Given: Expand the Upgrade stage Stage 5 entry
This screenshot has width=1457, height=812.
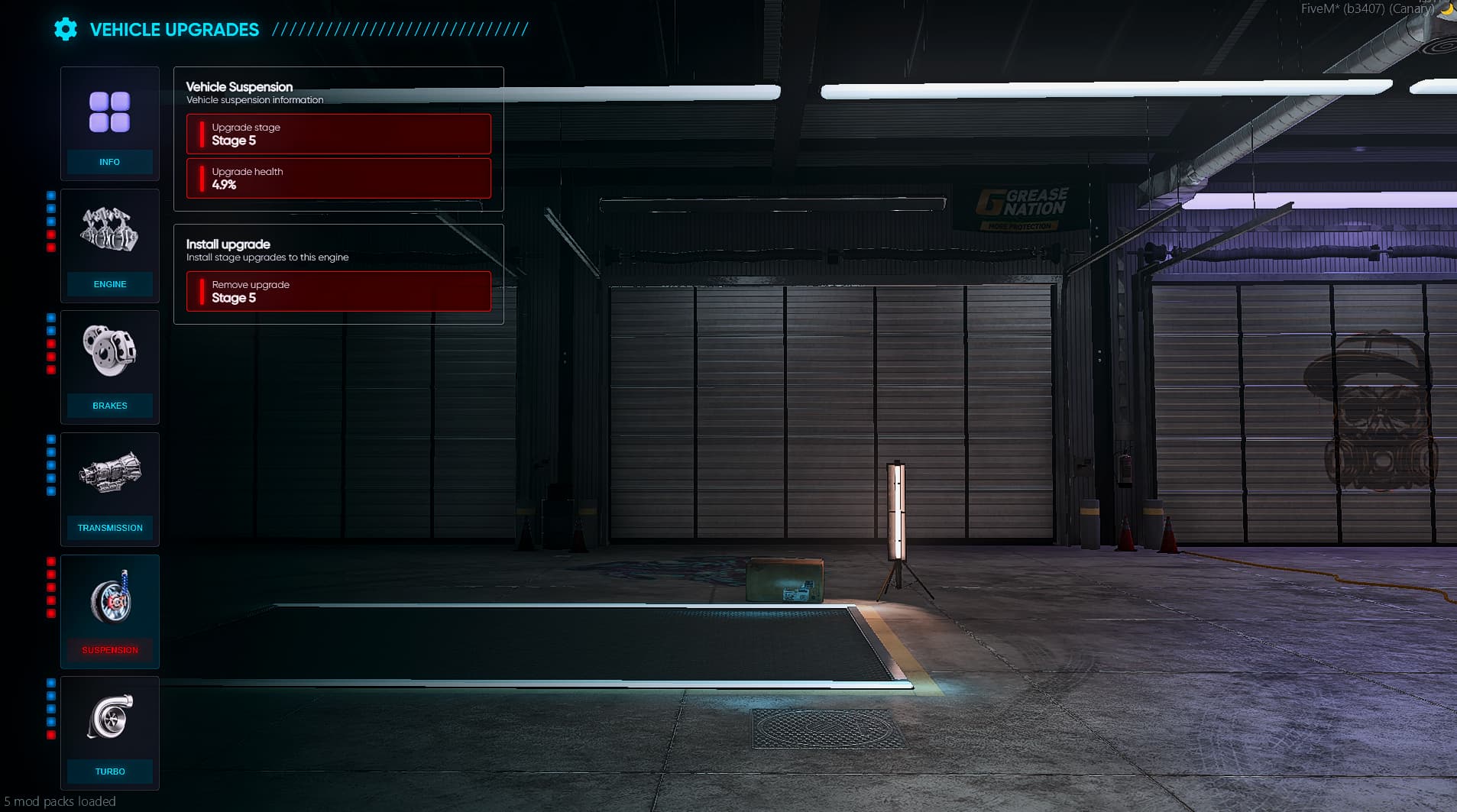Looking at the screenshot, I should (x=338, y=134).
